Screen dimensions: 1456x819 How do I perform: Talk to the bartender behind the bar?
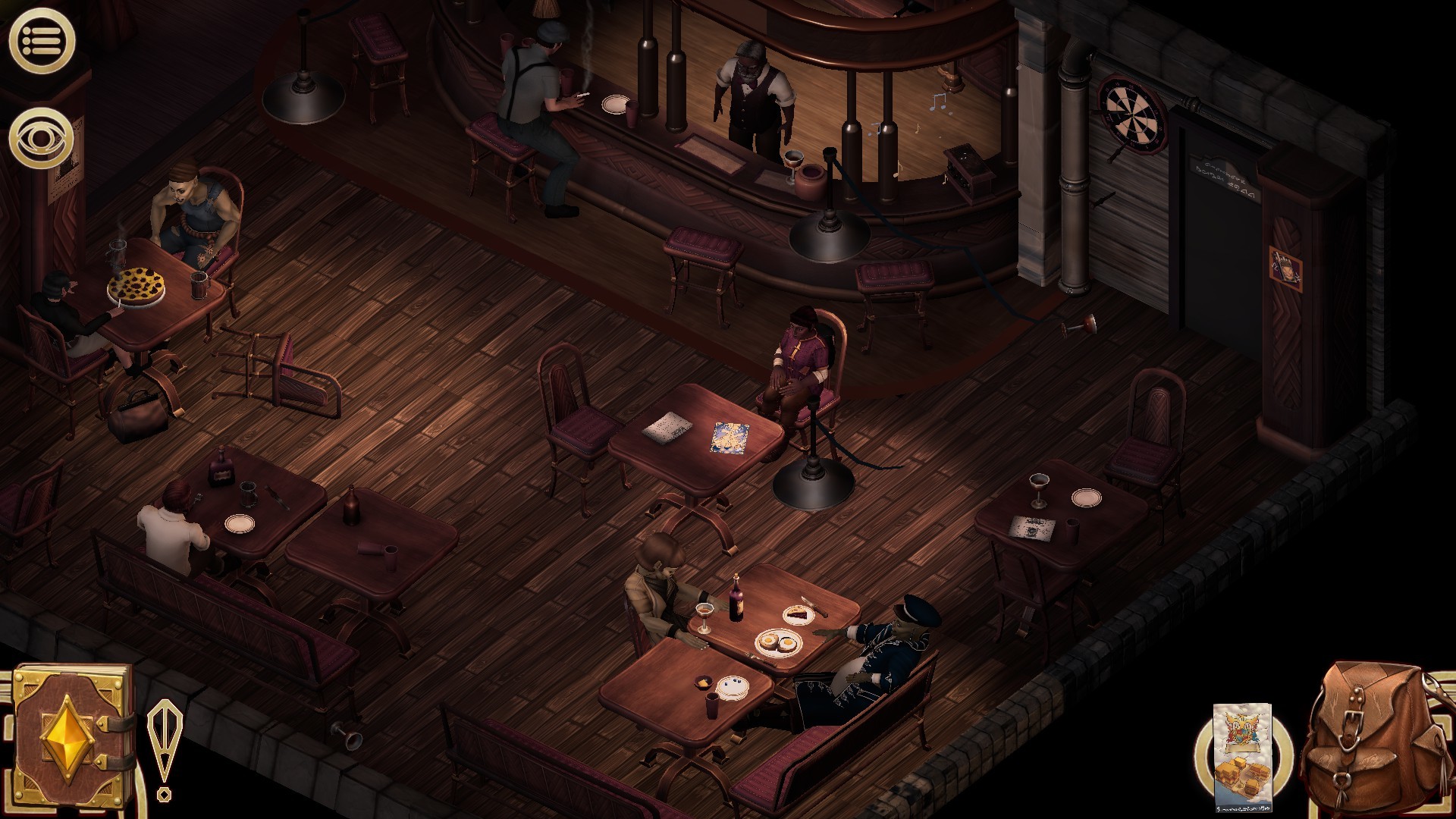(751, 99)
